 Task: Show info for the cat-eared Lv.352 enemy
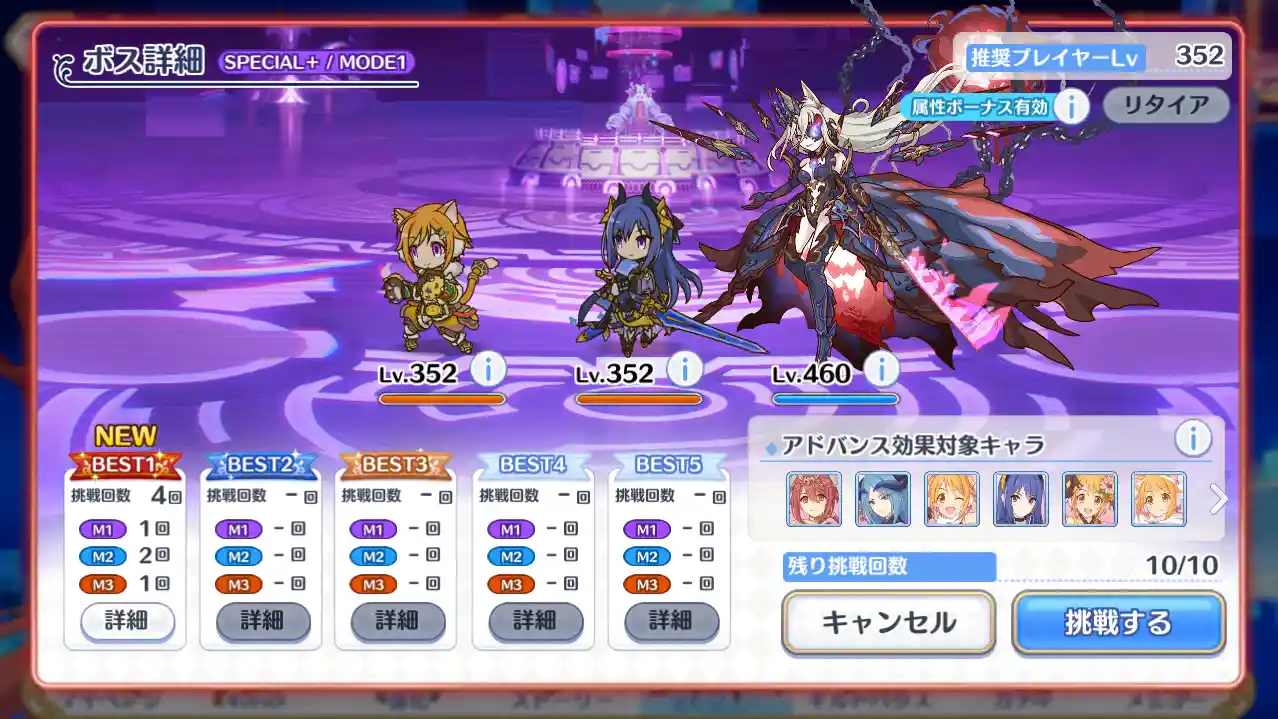[x=487, y=370]
